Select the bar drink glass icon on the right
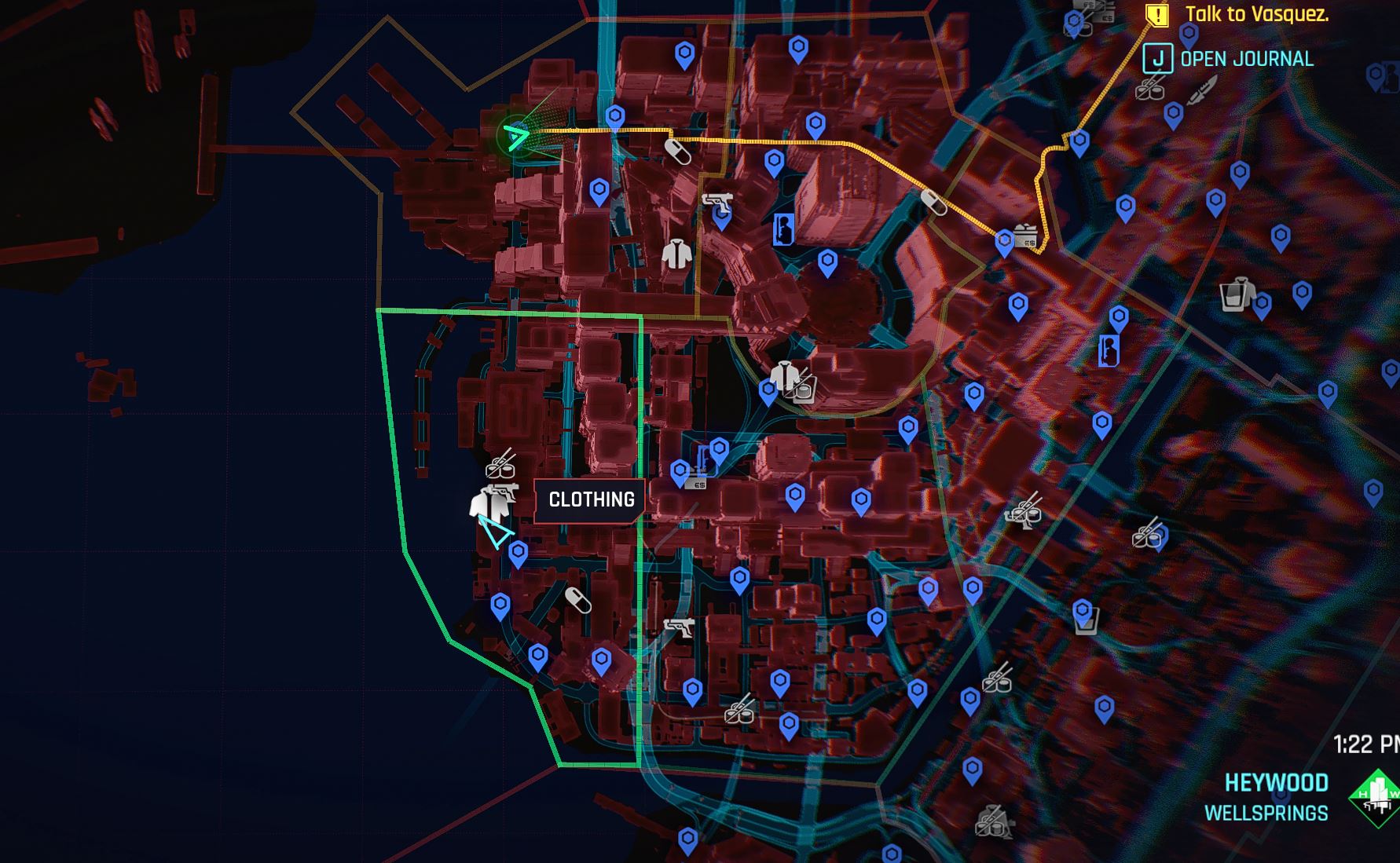The height and width of the screenshot is (863, 1400). coord(1230,298)
